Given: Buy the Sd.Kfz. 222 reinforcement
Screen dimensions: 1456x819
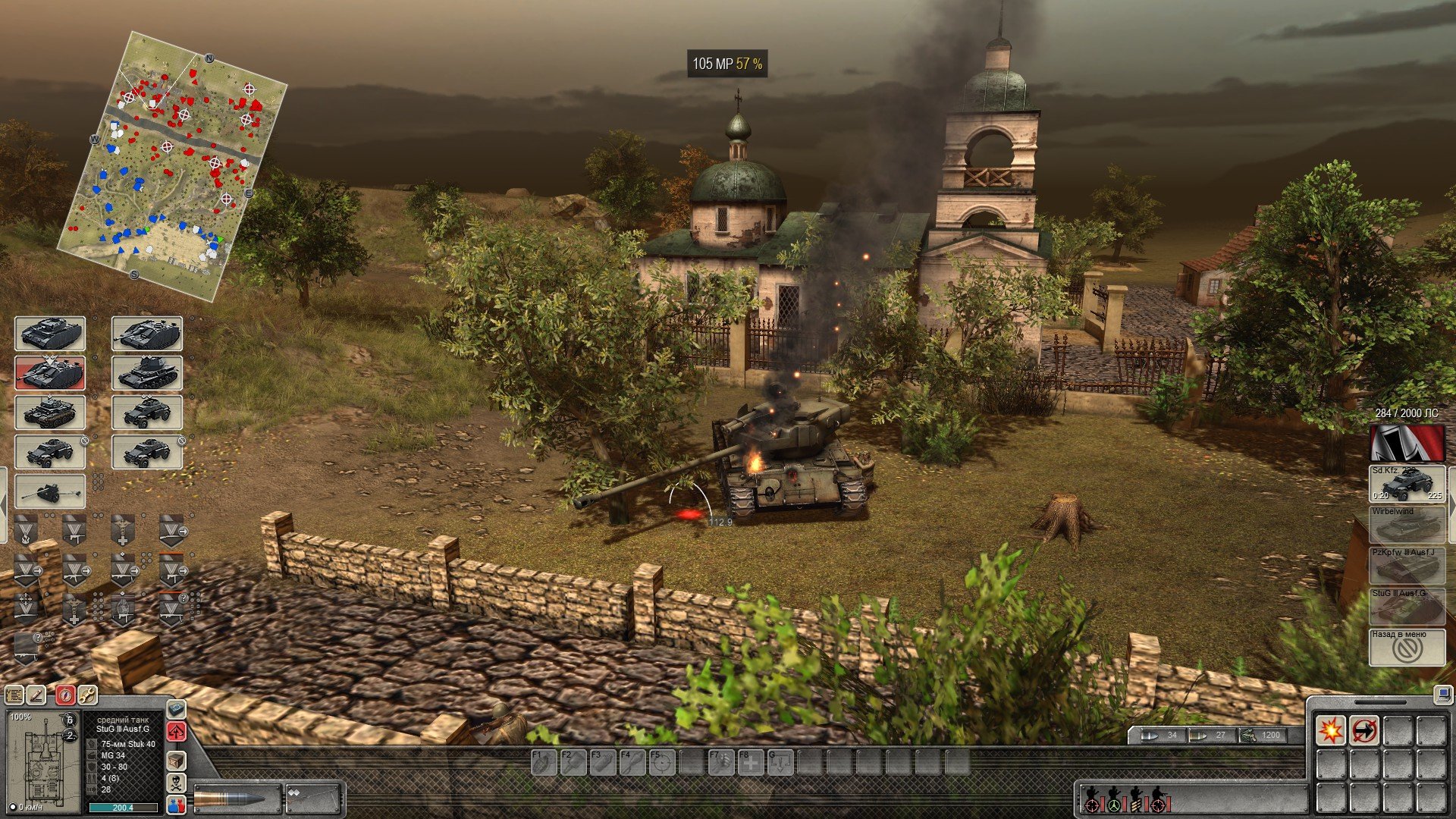Looking at the screenshot, I should point(1407,484).
